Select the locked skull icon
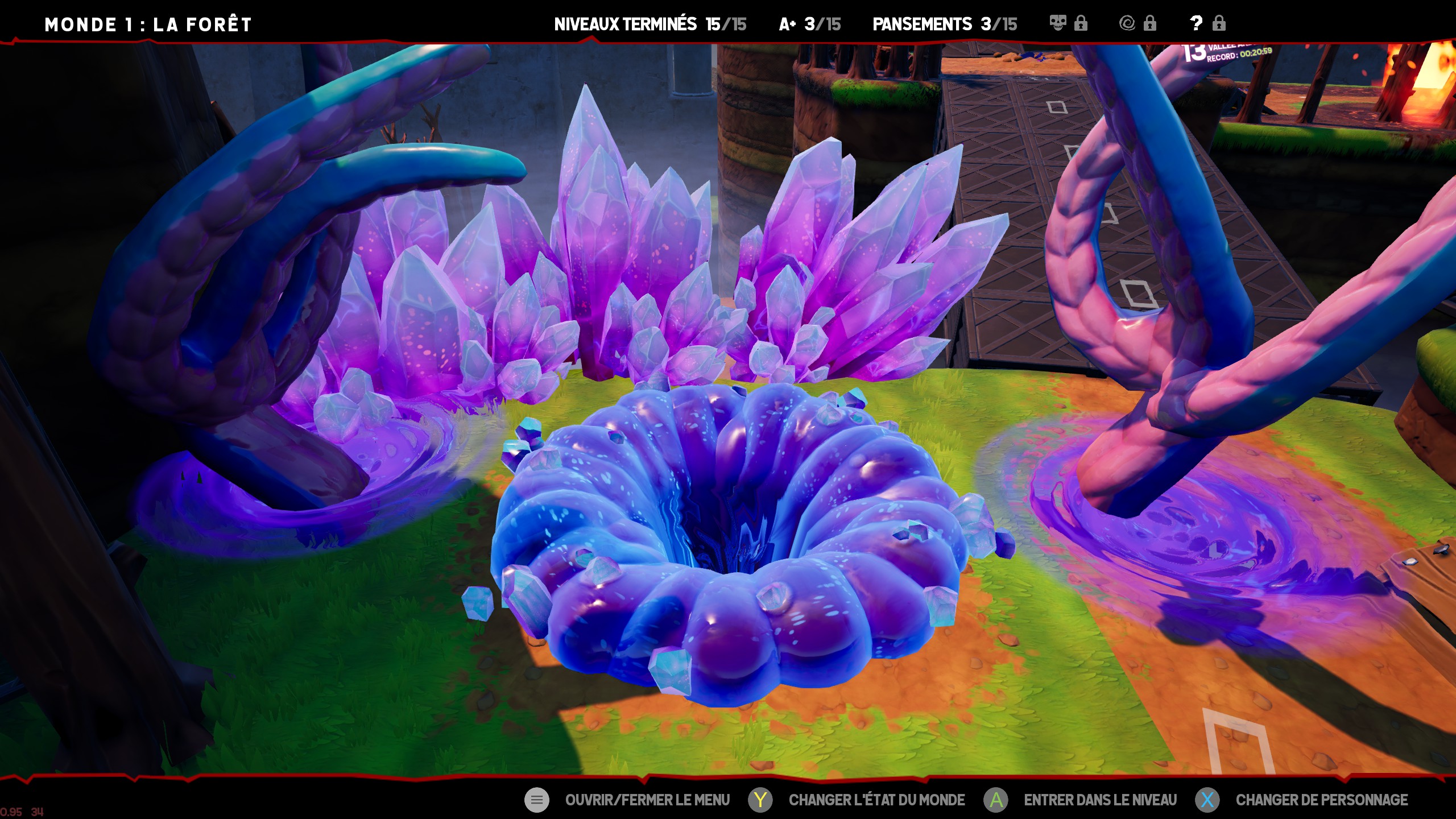The height and width of the screenshot is (819, 1456). point(1058,23)
